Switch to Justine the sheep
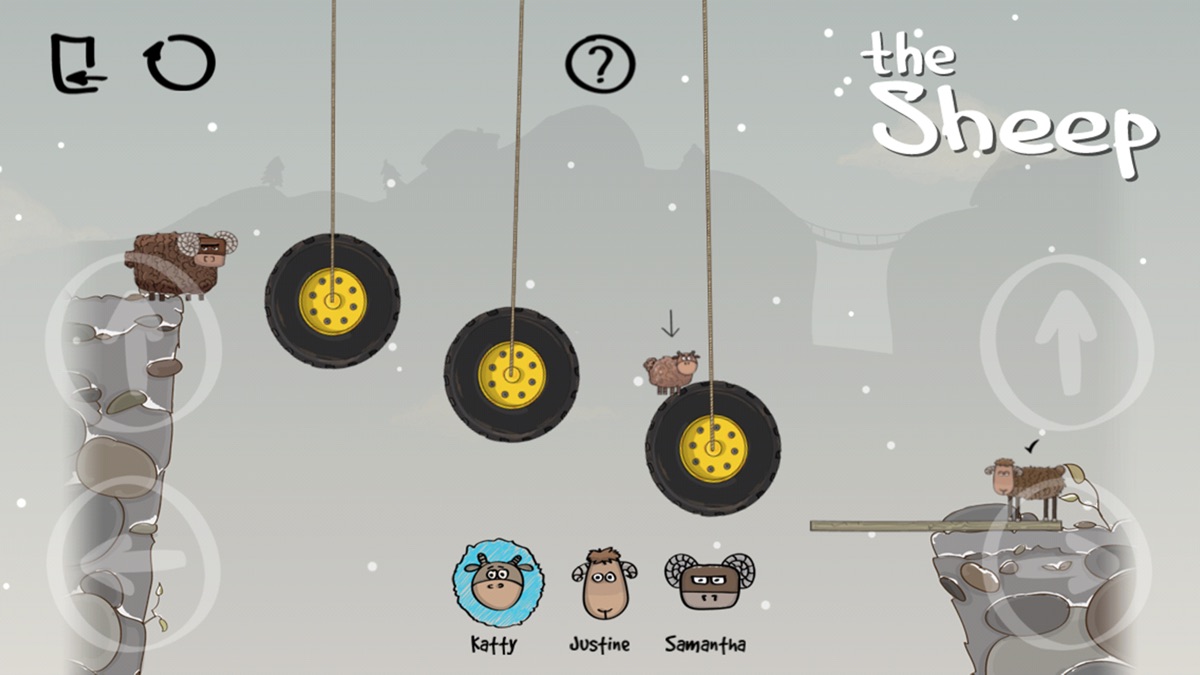The width and height of the screenshot is (1200, 675). (603, 582)
